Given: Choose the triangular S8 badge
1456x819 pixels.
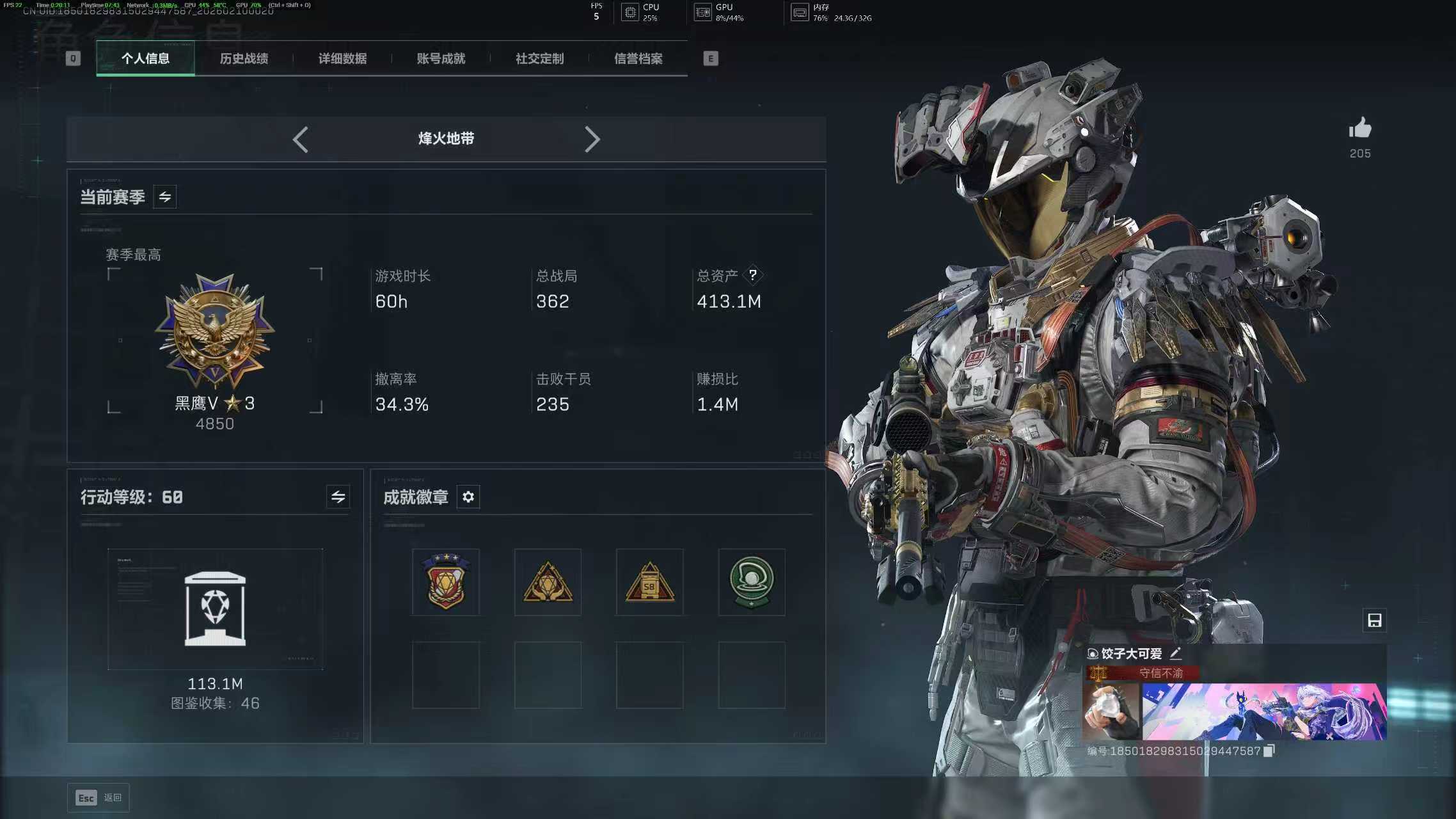Looking at the screenshot, I should (649, 582).
